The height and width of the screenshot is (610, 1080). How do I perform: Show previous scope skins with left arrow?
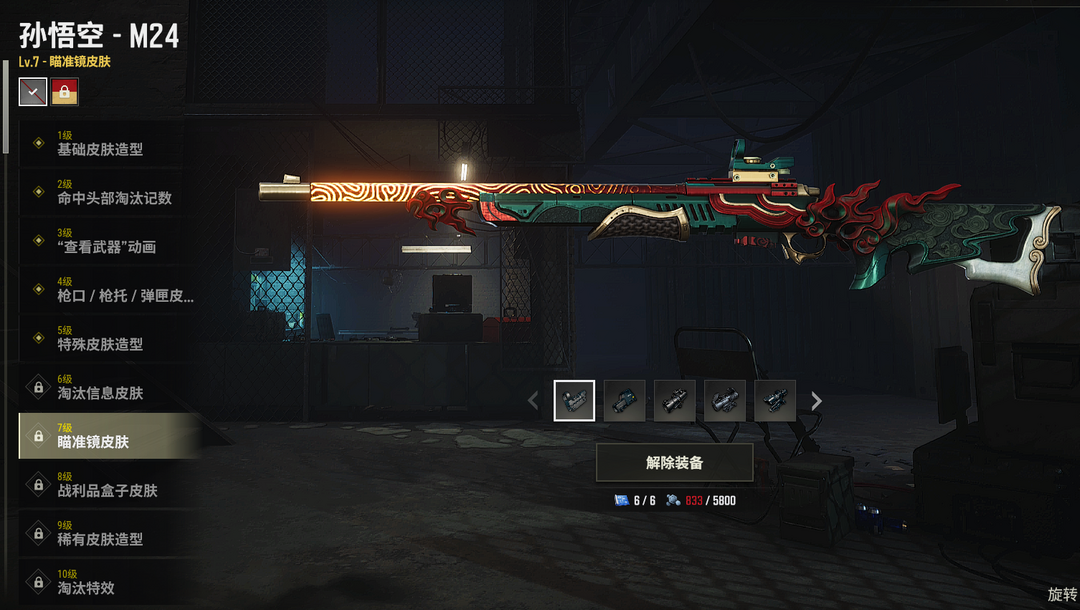533,401
